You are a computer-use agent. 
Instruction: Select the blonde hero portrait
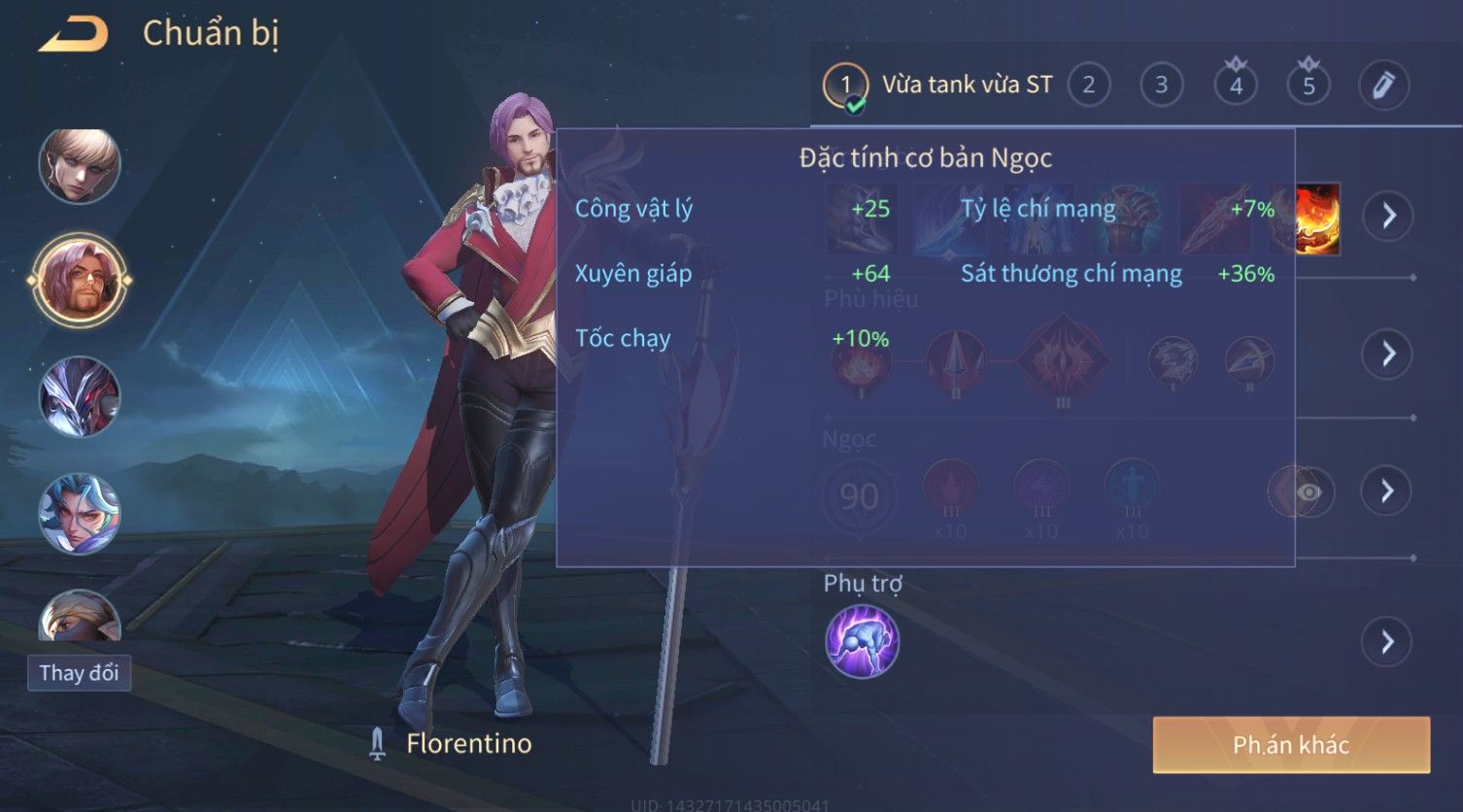click(x=80, y=166)
